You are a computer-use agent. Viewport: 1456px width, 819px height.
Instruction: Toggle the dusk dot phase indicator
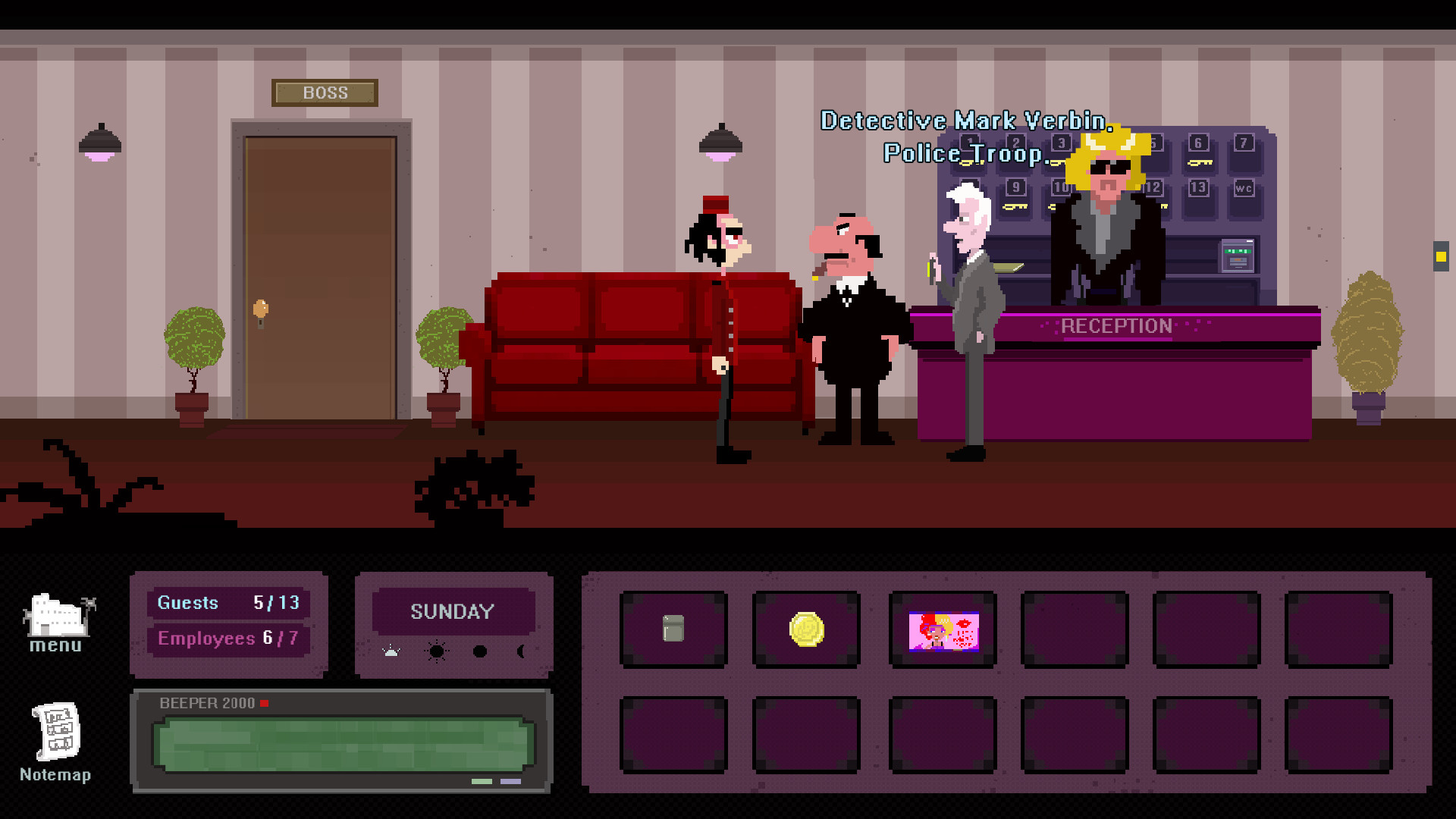point(480,651)
